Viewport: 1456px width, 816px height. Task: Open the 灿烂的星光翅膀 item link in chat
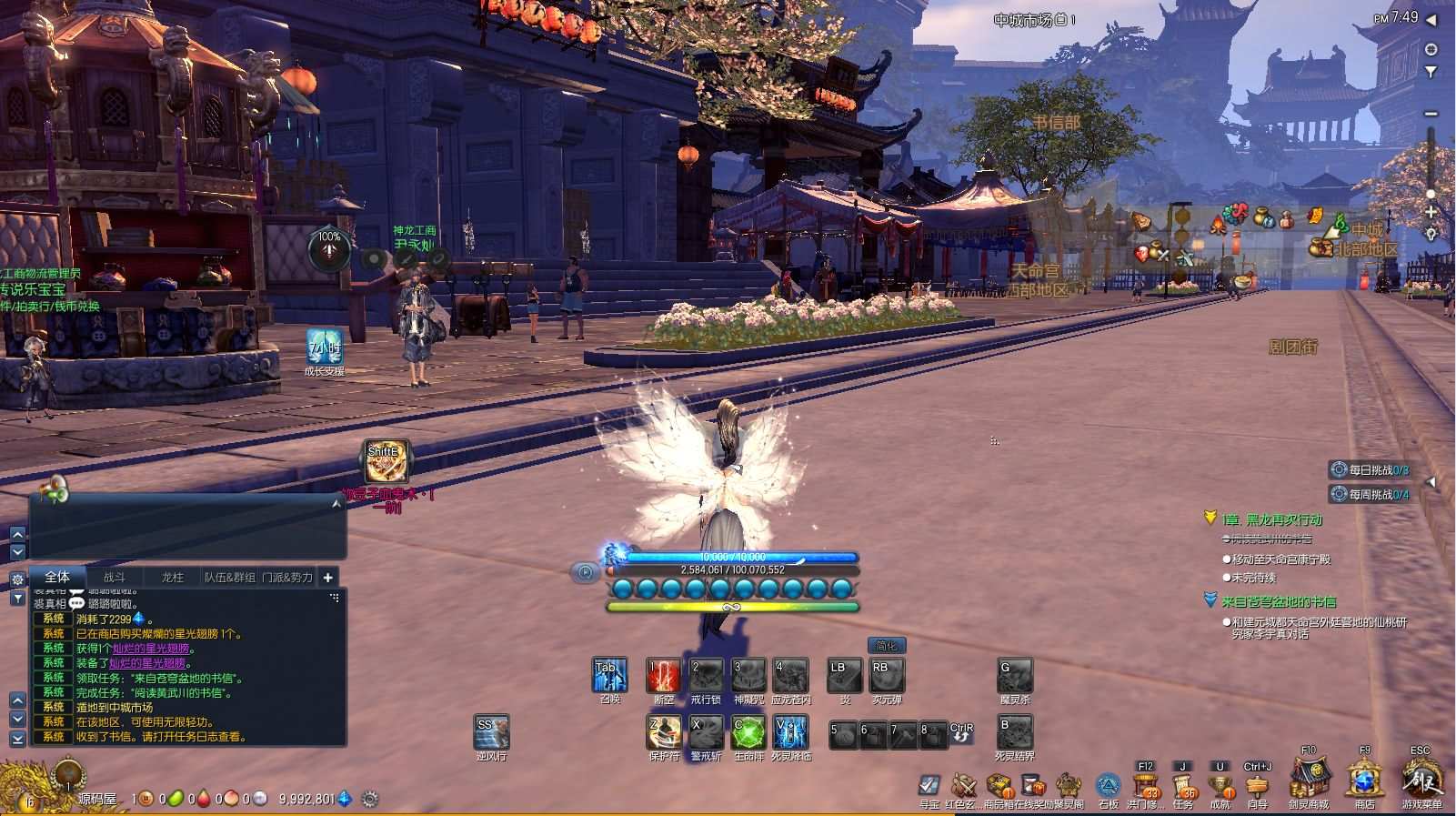coord(151,650)
